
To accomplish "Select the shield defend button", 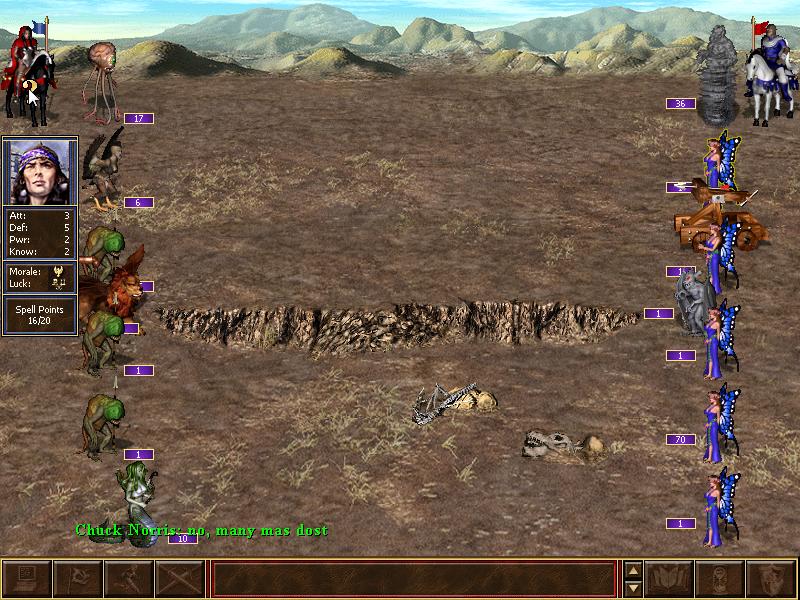I will pos(771,579).
